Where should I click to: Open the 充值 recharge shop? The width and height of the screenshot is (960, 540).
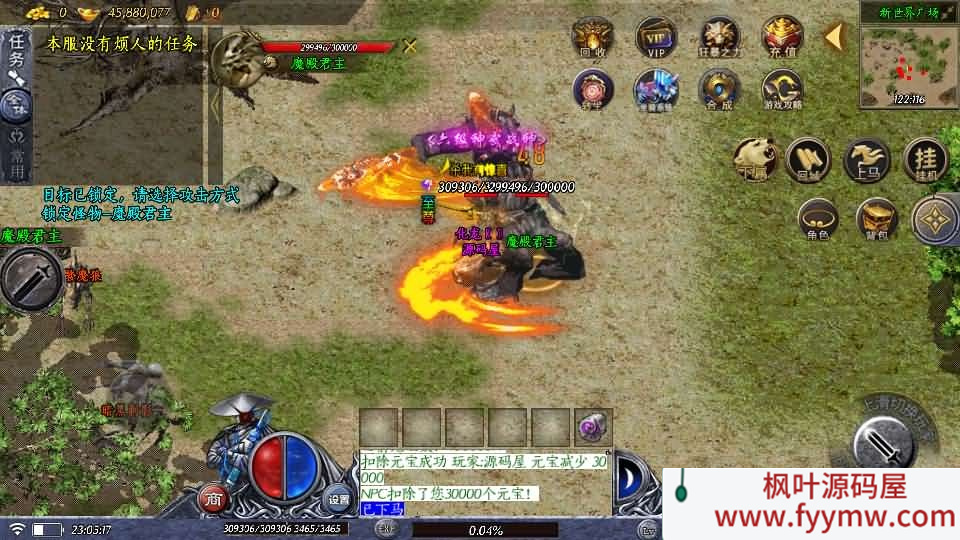(x=782, y=37)
